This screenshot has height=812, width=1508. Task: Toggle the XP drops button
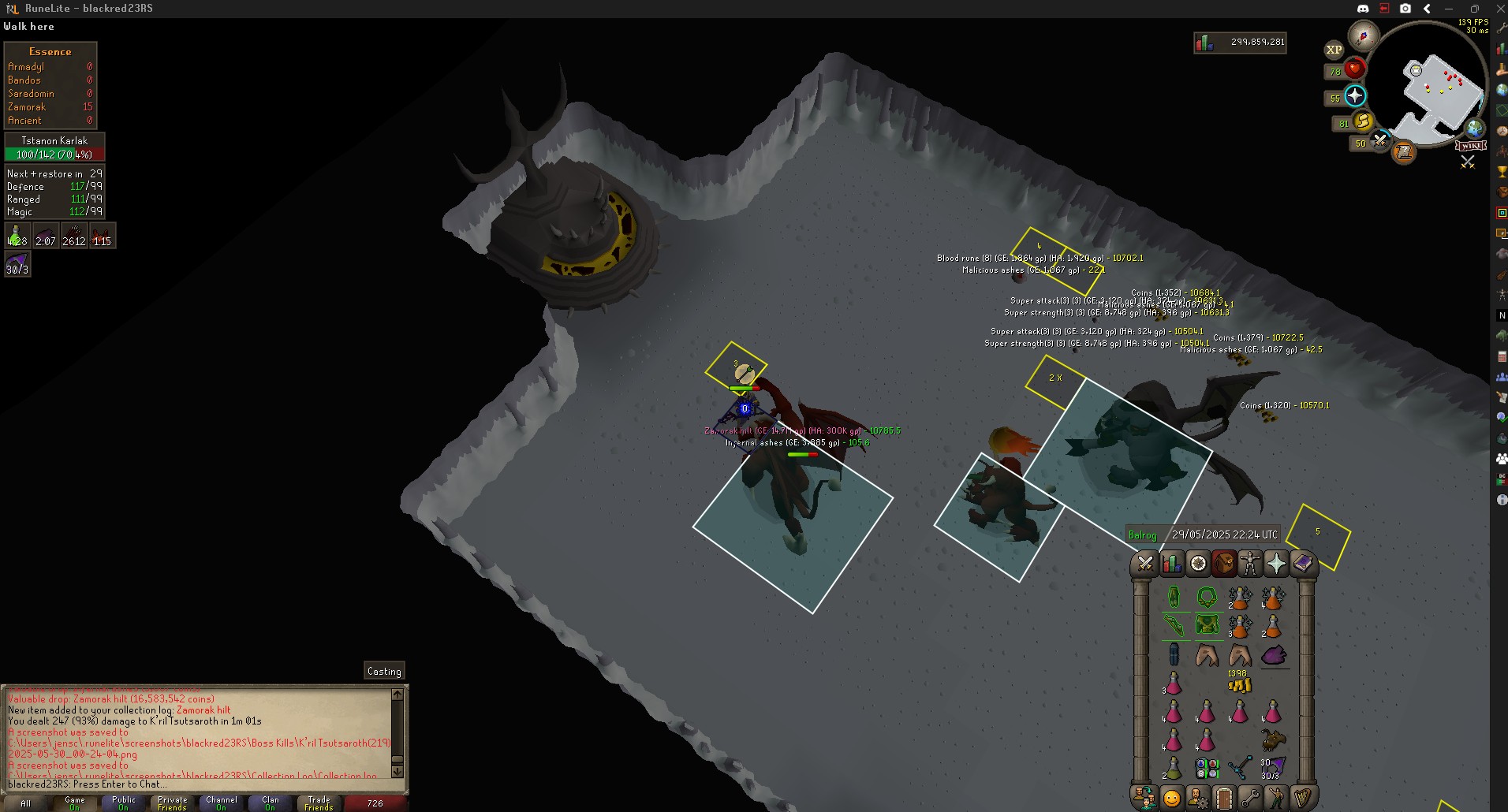coord(1334,50)
